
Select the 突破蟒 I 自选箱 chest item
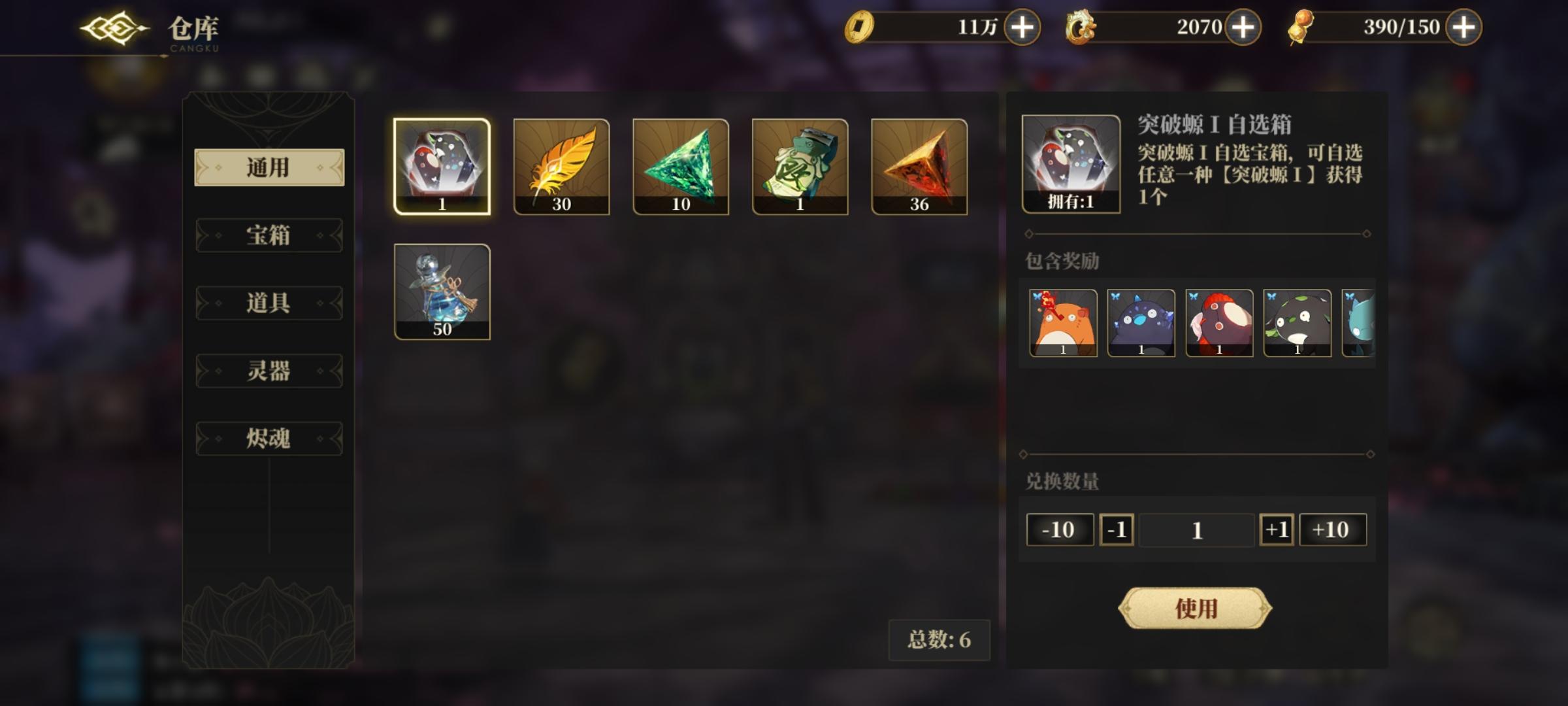(x=442, y=165)
